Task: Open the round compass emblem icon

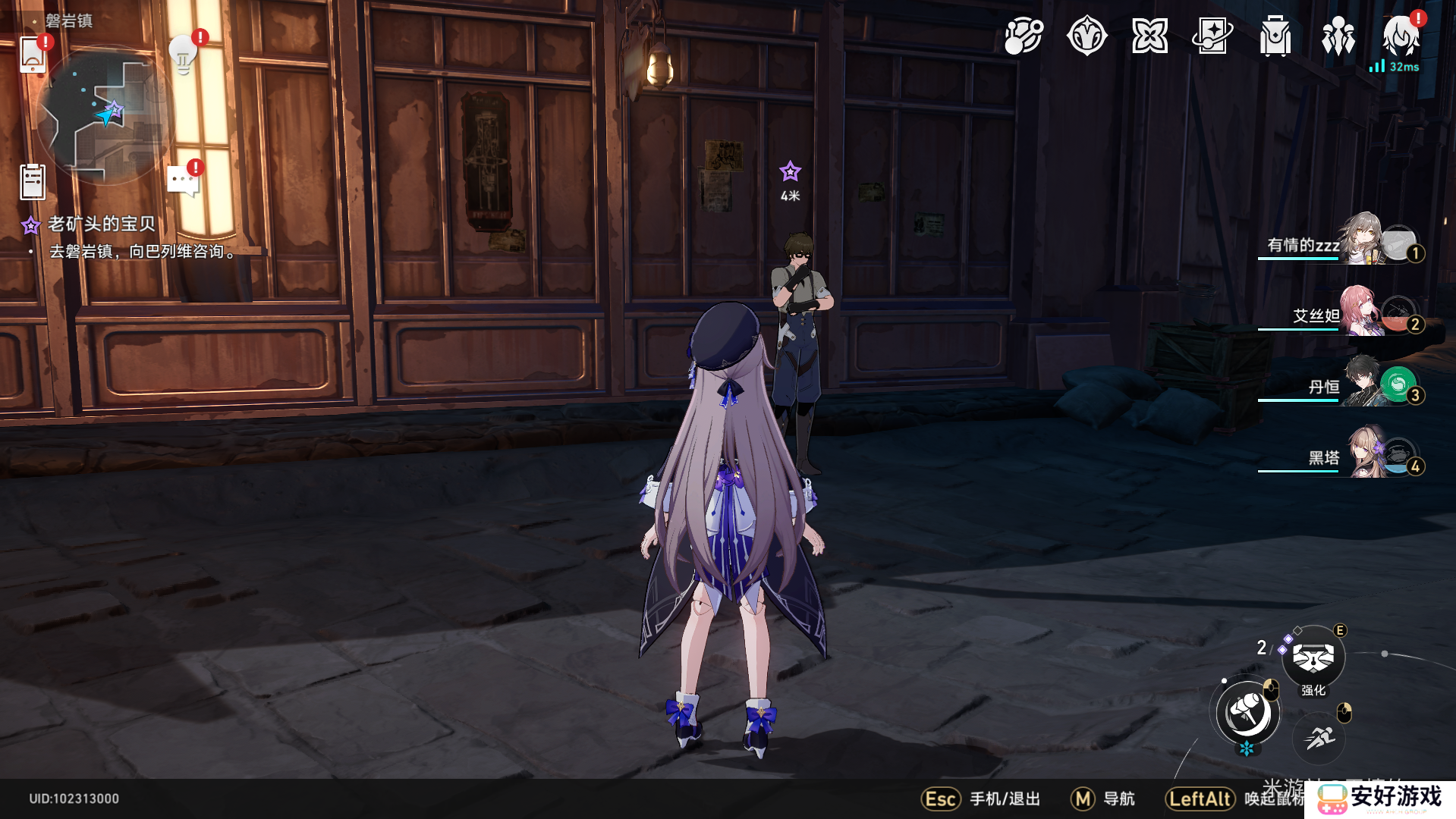Action: (1086, 36)
